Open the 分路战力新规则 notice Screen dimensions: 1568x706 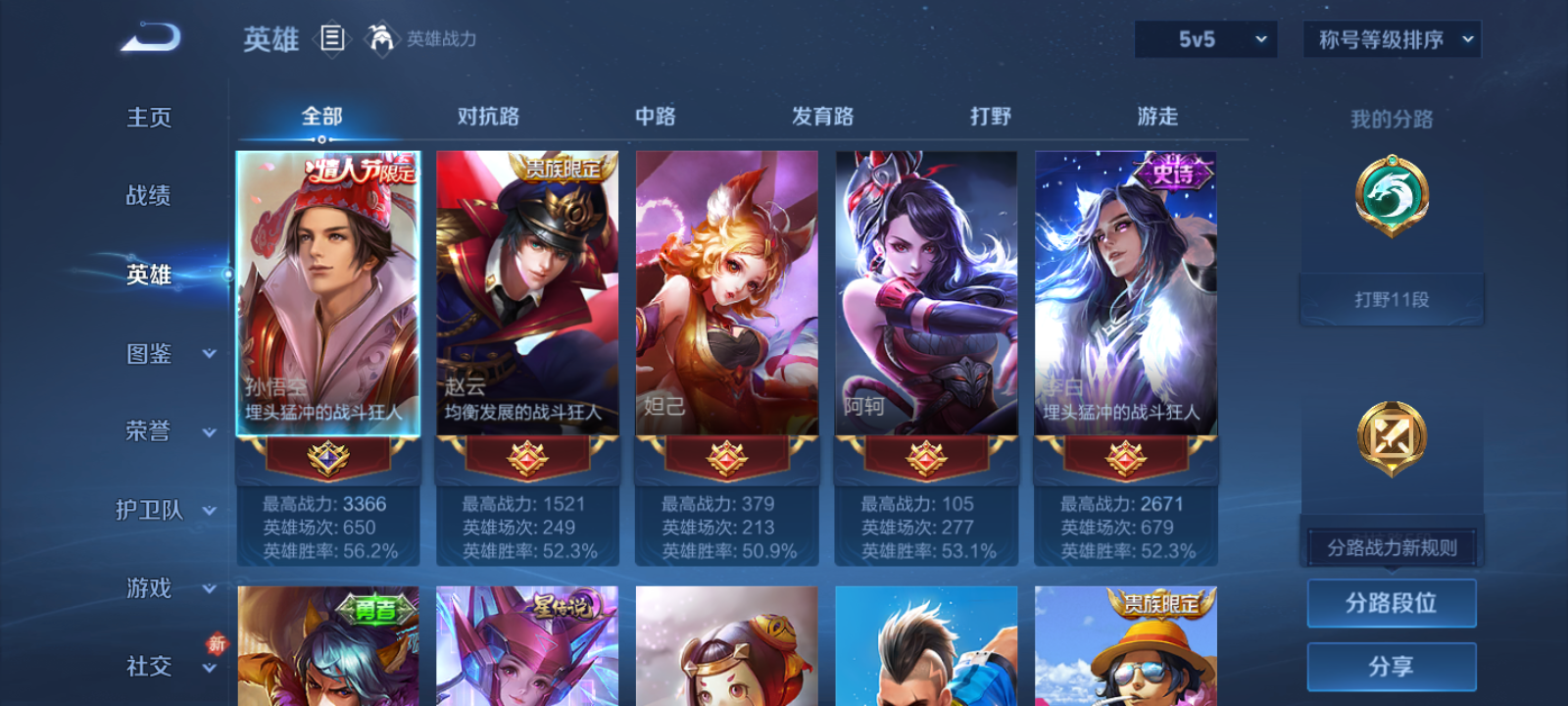point(1391,546)
